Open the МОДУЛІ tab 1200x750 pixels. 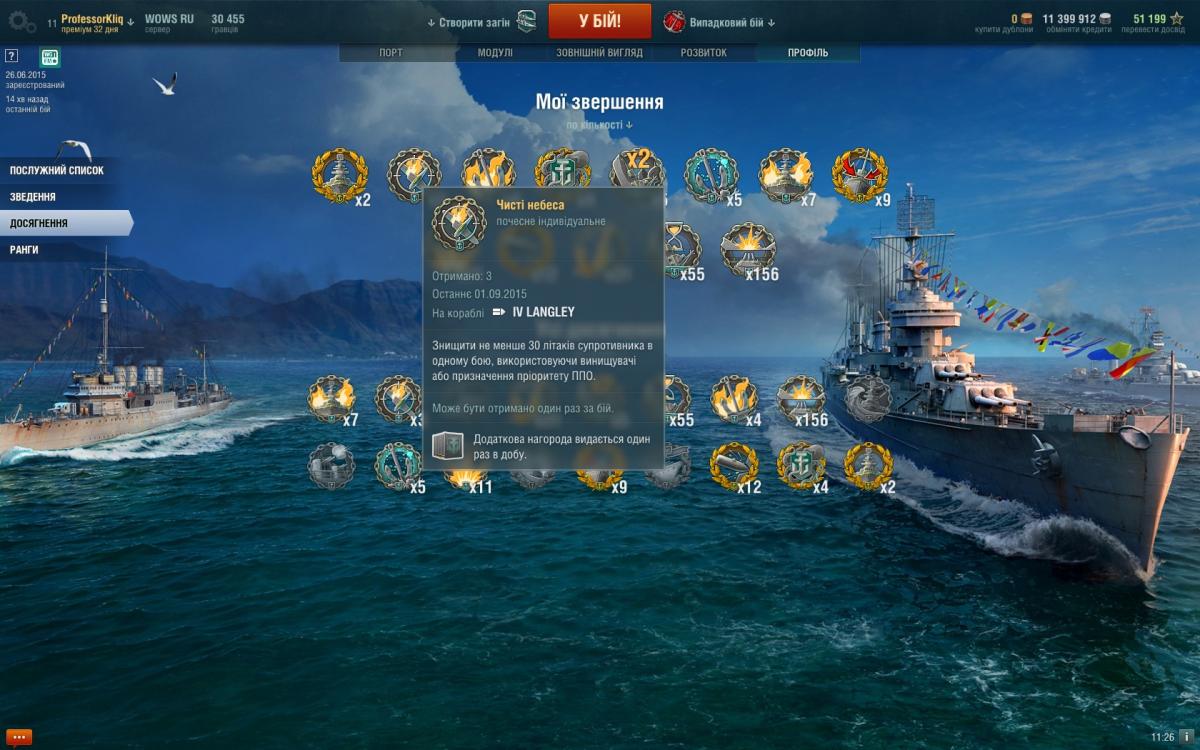(x=495, y=53)
